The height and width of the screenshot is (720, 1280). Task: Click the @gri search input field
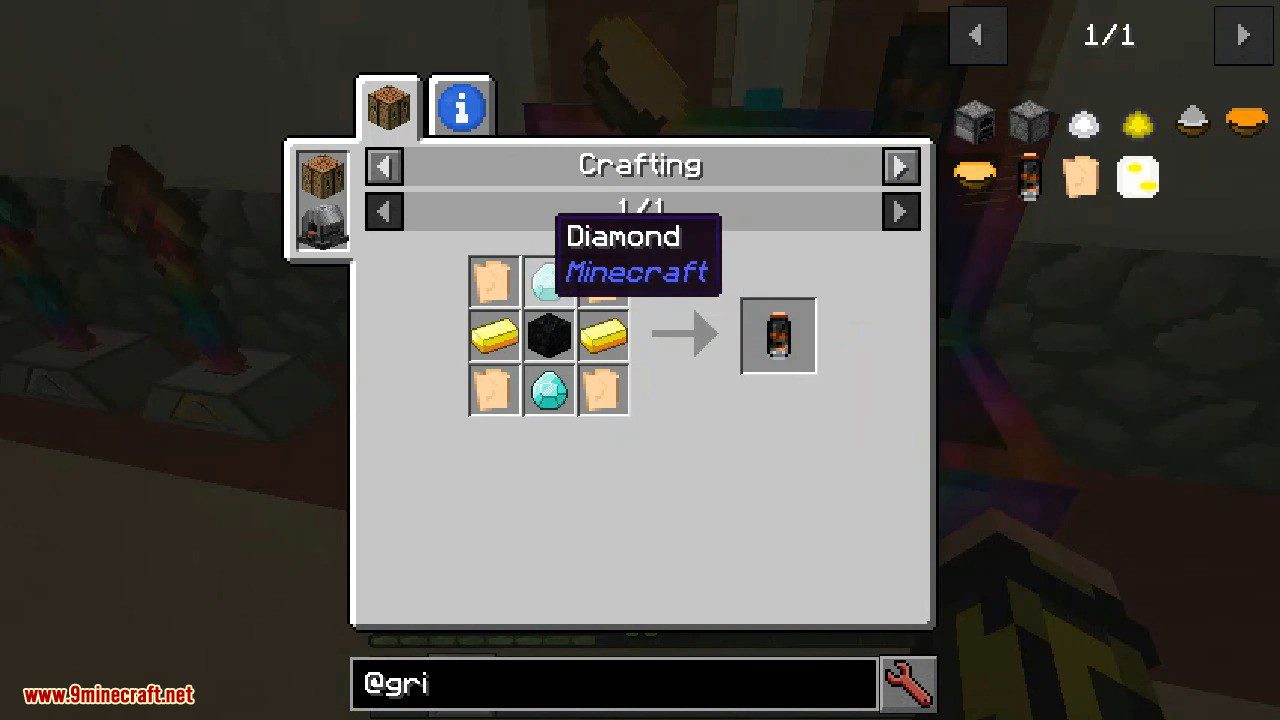coord(613,683)
